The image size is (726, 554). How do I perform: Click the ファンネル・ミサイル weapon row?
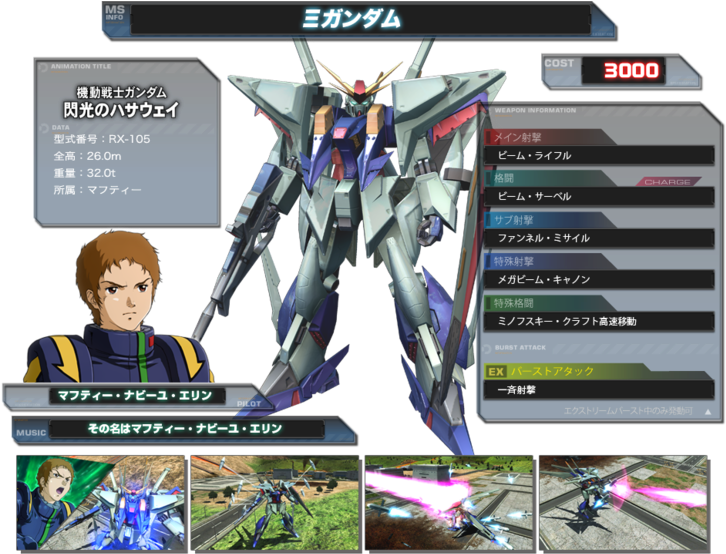pos(598,238)
